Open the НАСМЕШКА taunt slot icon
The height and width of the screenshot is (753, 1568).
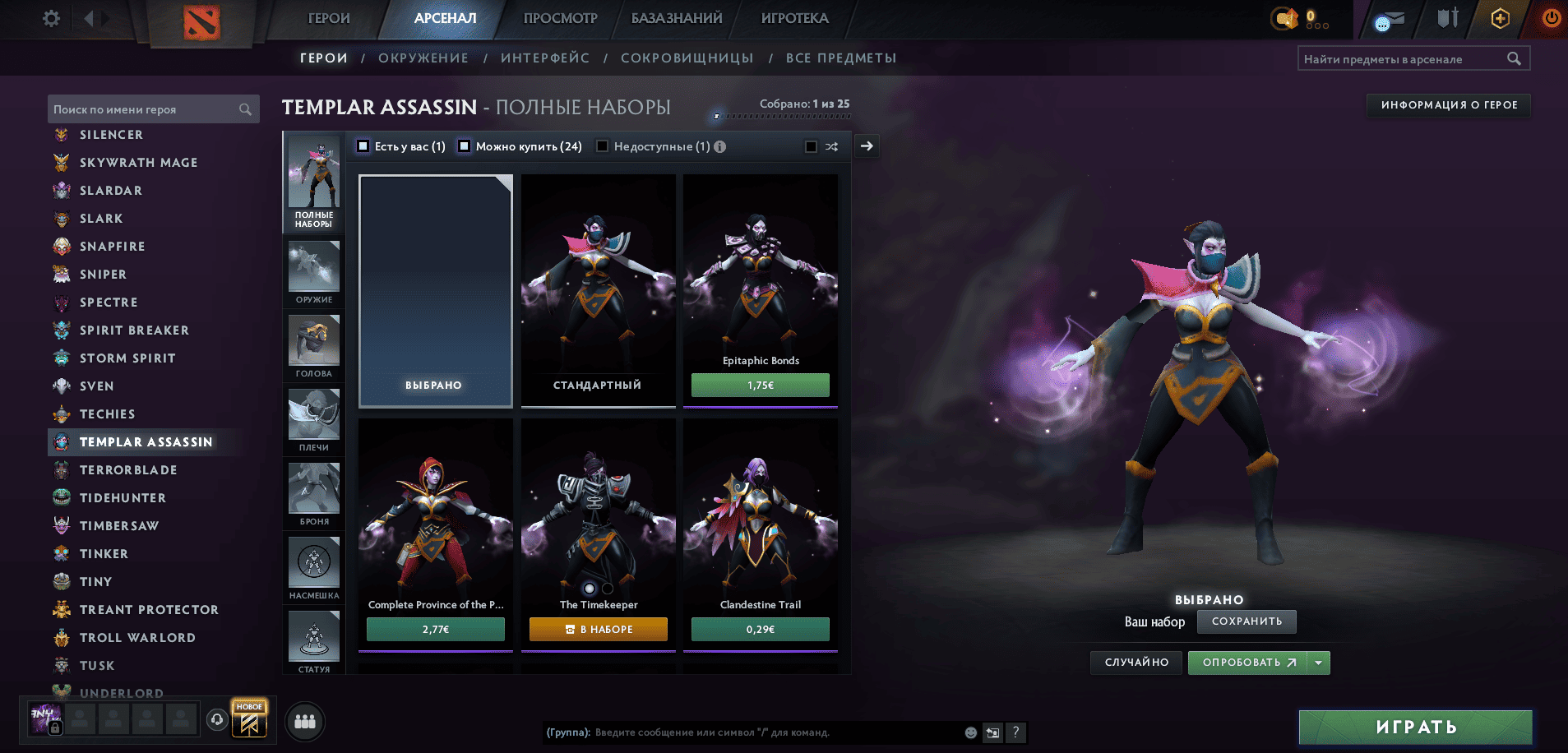(313, 562)
